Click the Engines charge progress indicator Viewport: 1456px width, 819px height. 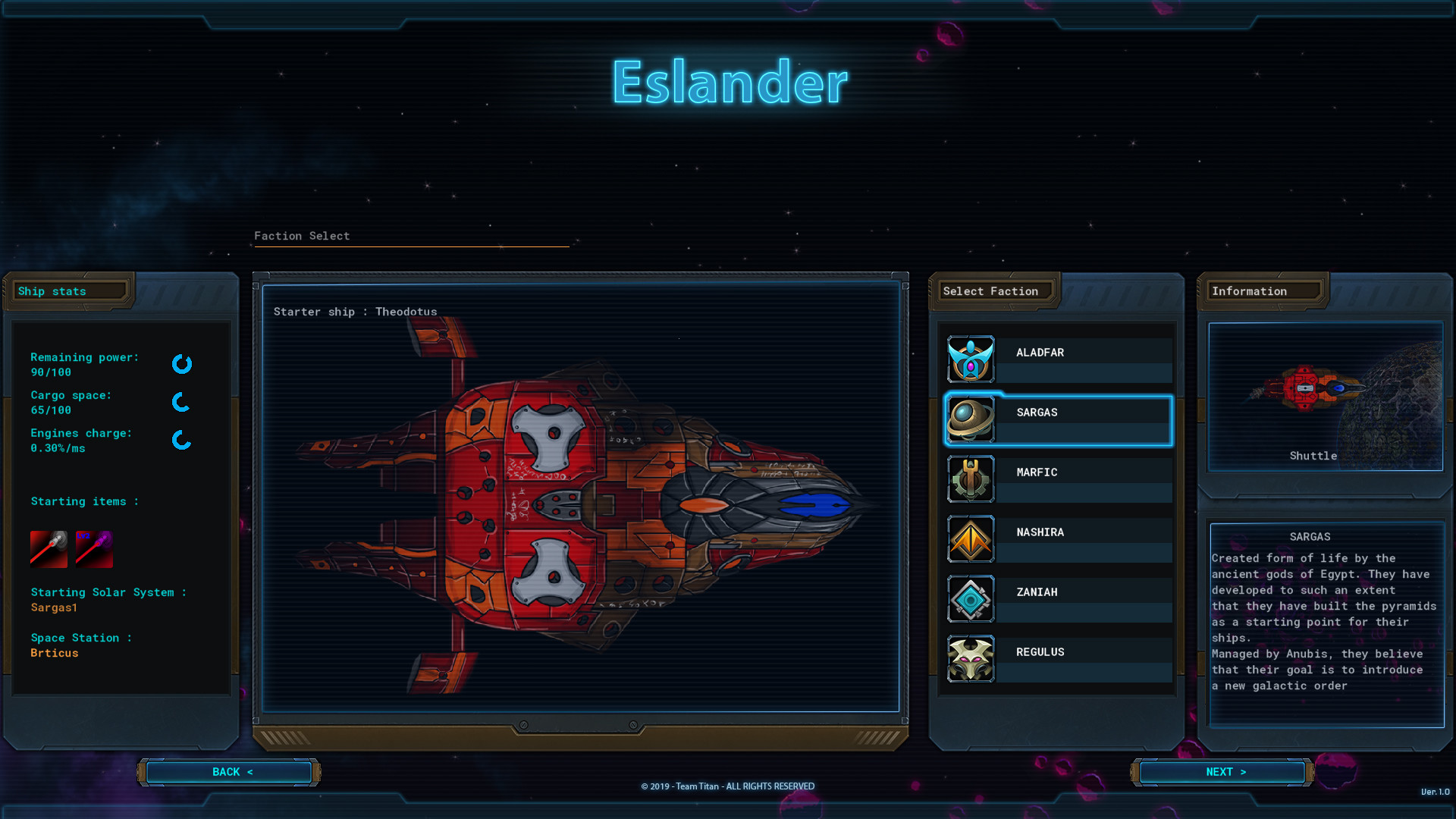pos(180,441)
